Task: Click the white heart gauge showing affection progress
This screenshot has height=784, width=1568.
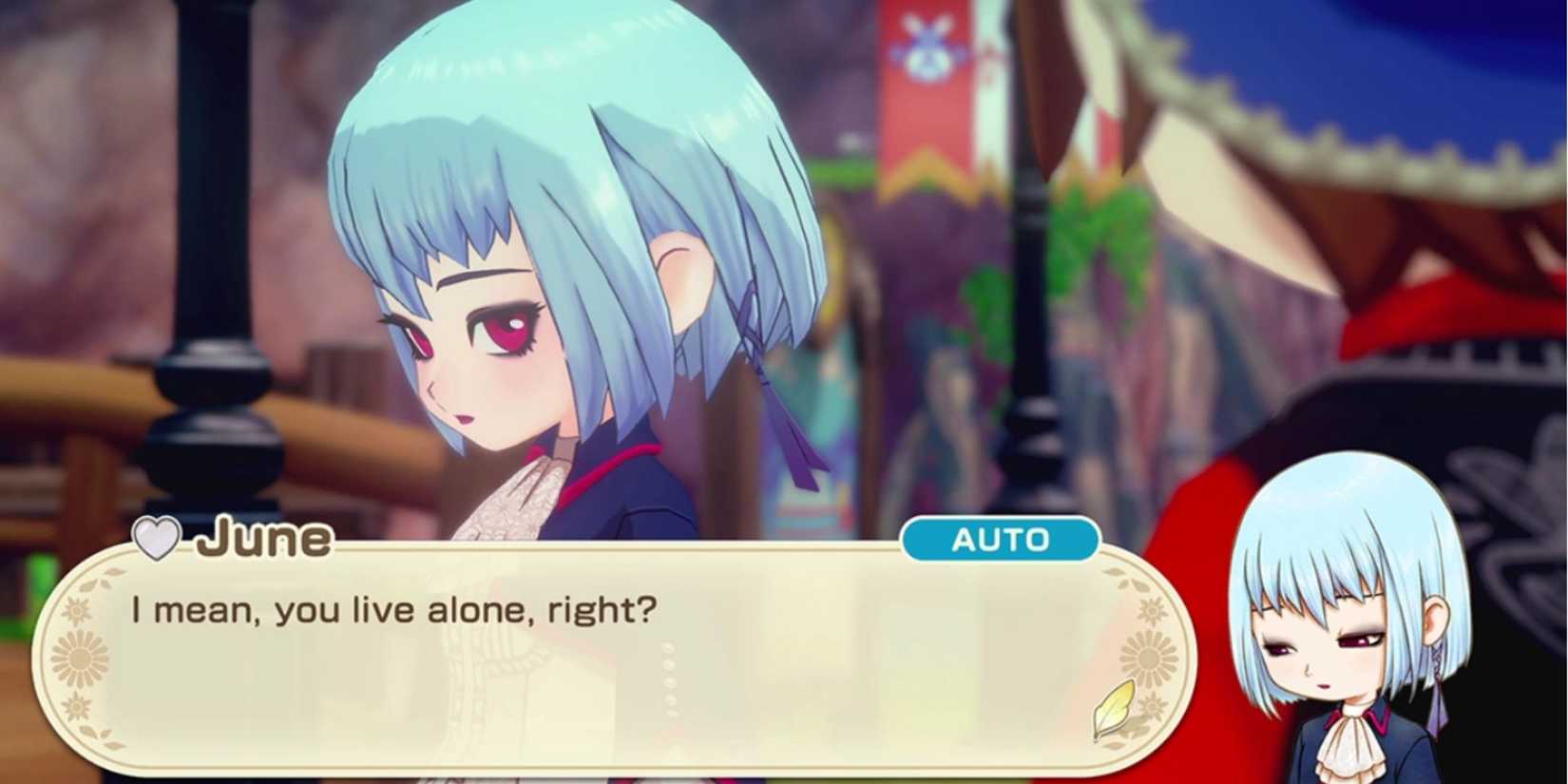Action: click(159, 540)
